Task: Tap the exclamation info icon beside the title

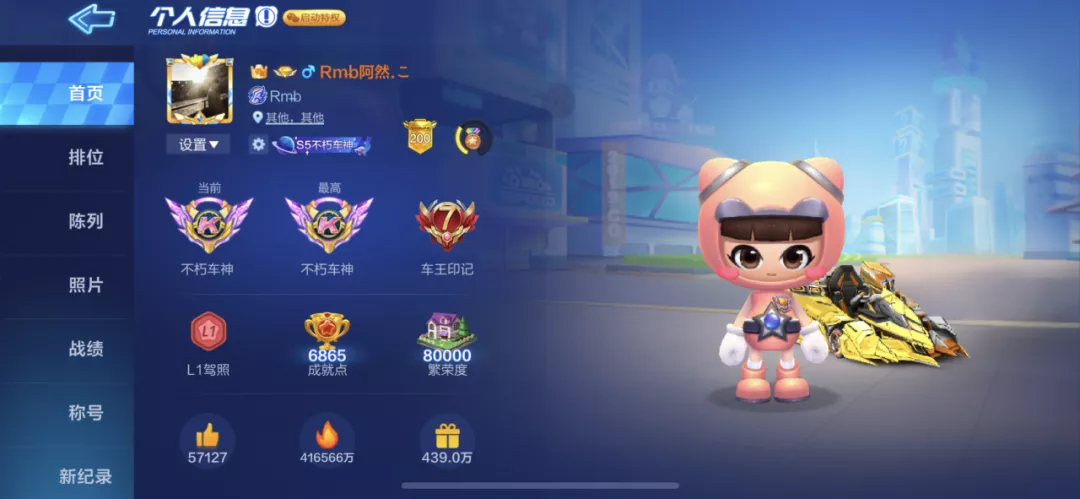Action: tap(265, 17)
